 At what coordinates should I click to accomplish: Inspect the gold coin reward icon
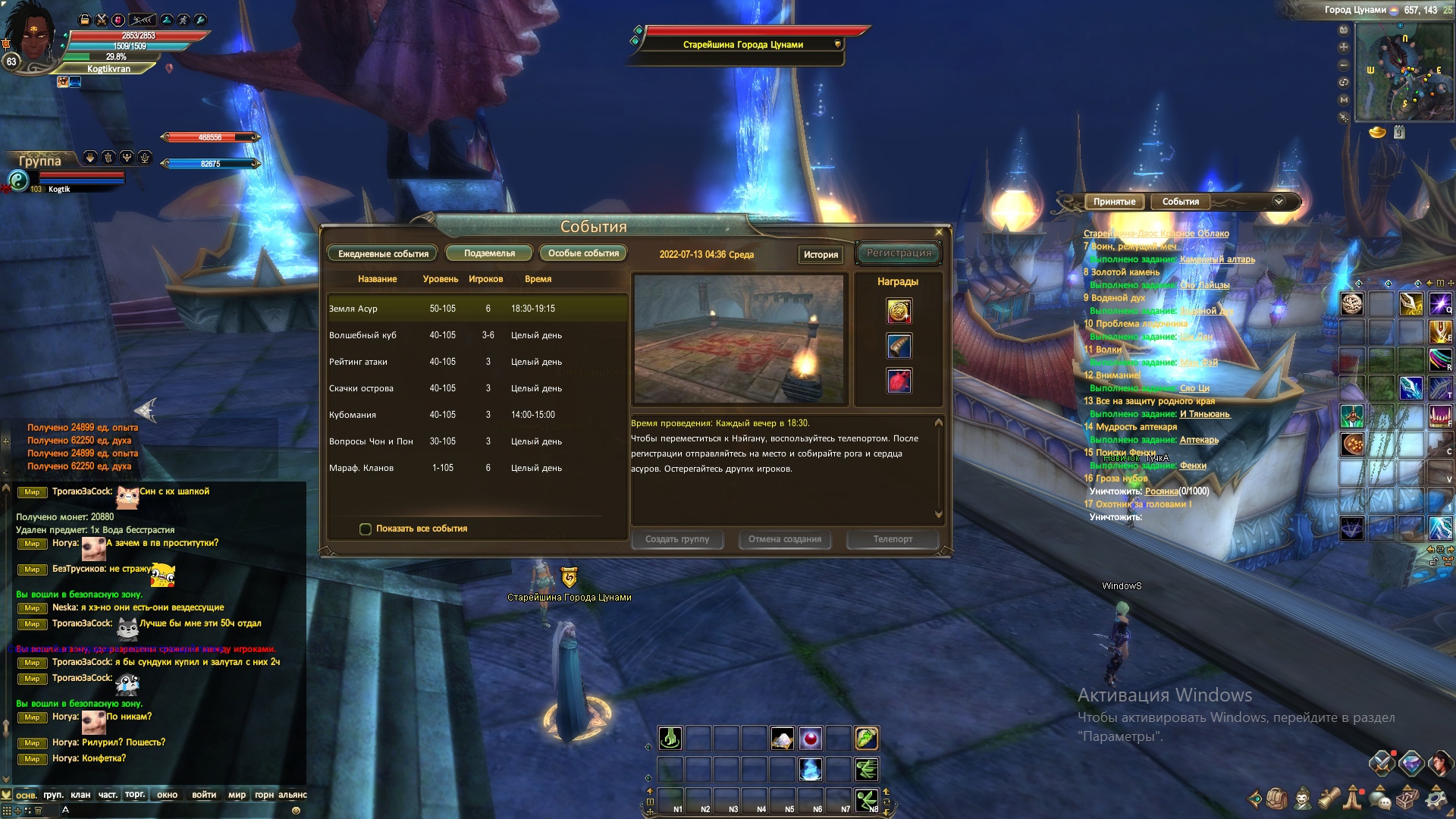tap(899, 311)
